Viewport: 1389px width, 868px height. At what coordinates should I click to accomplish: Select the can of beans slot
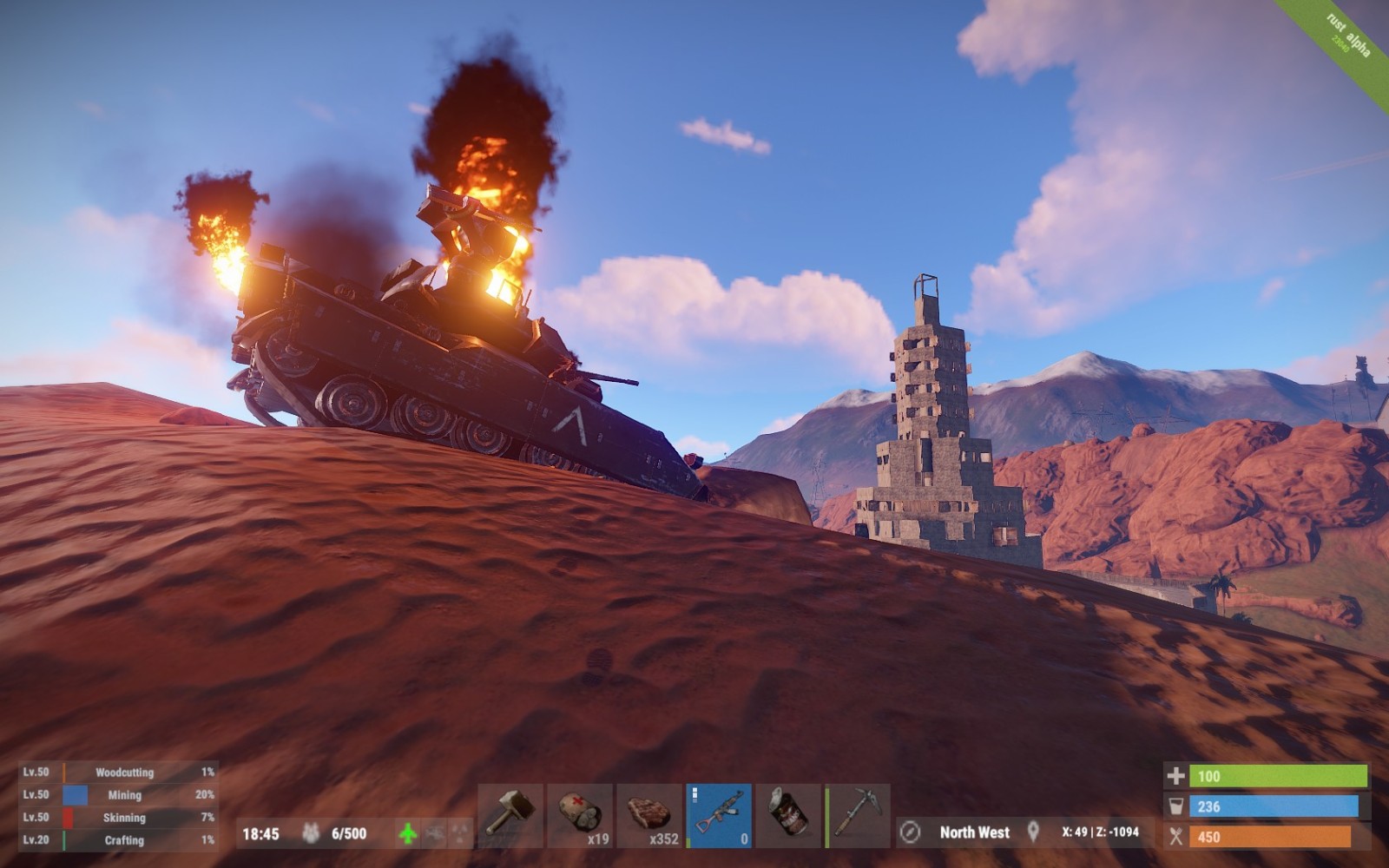pyautogui.click(x=788, y=816)
